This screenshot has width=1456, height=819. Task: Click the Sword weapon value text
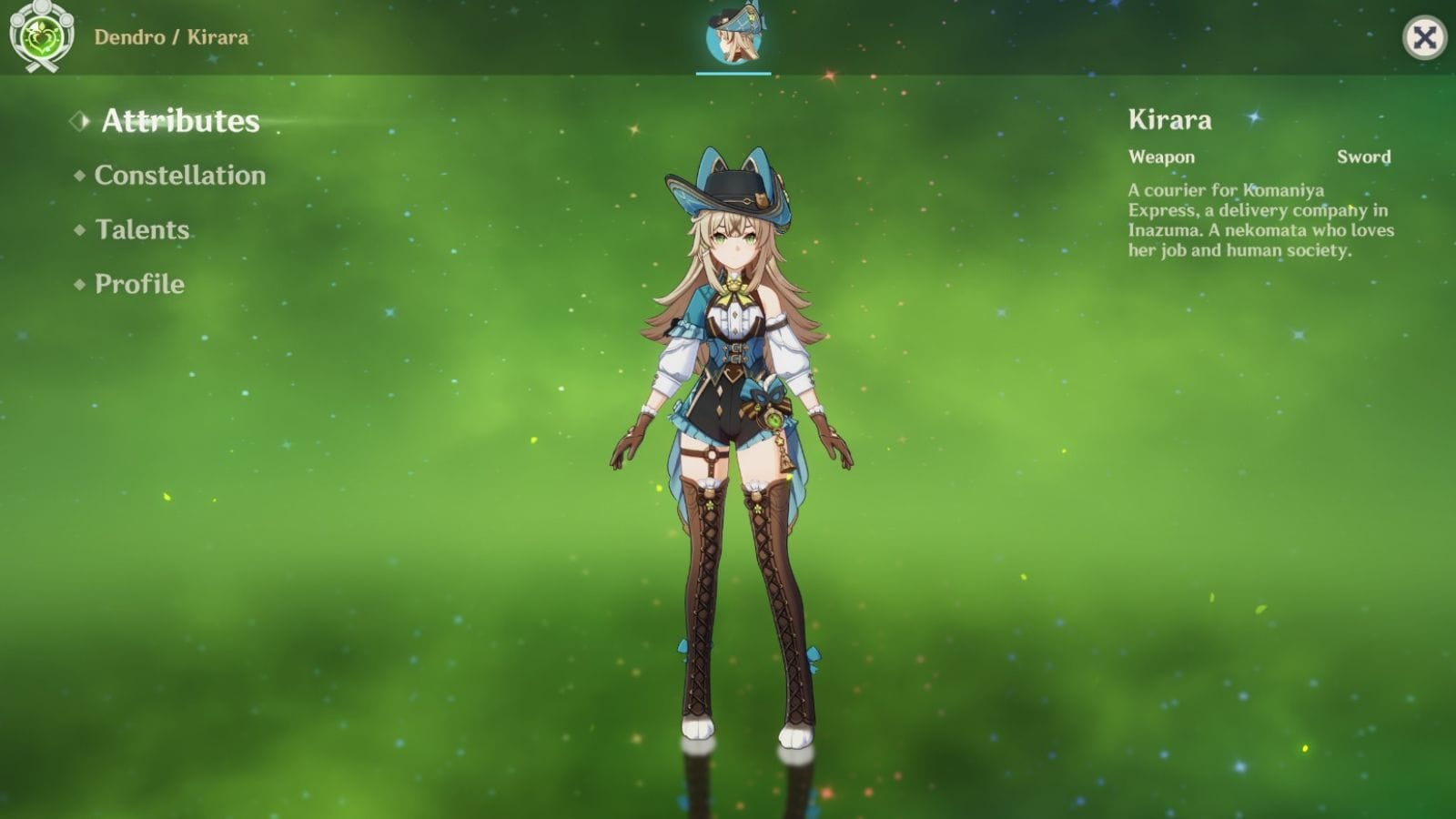[1362, 157]
